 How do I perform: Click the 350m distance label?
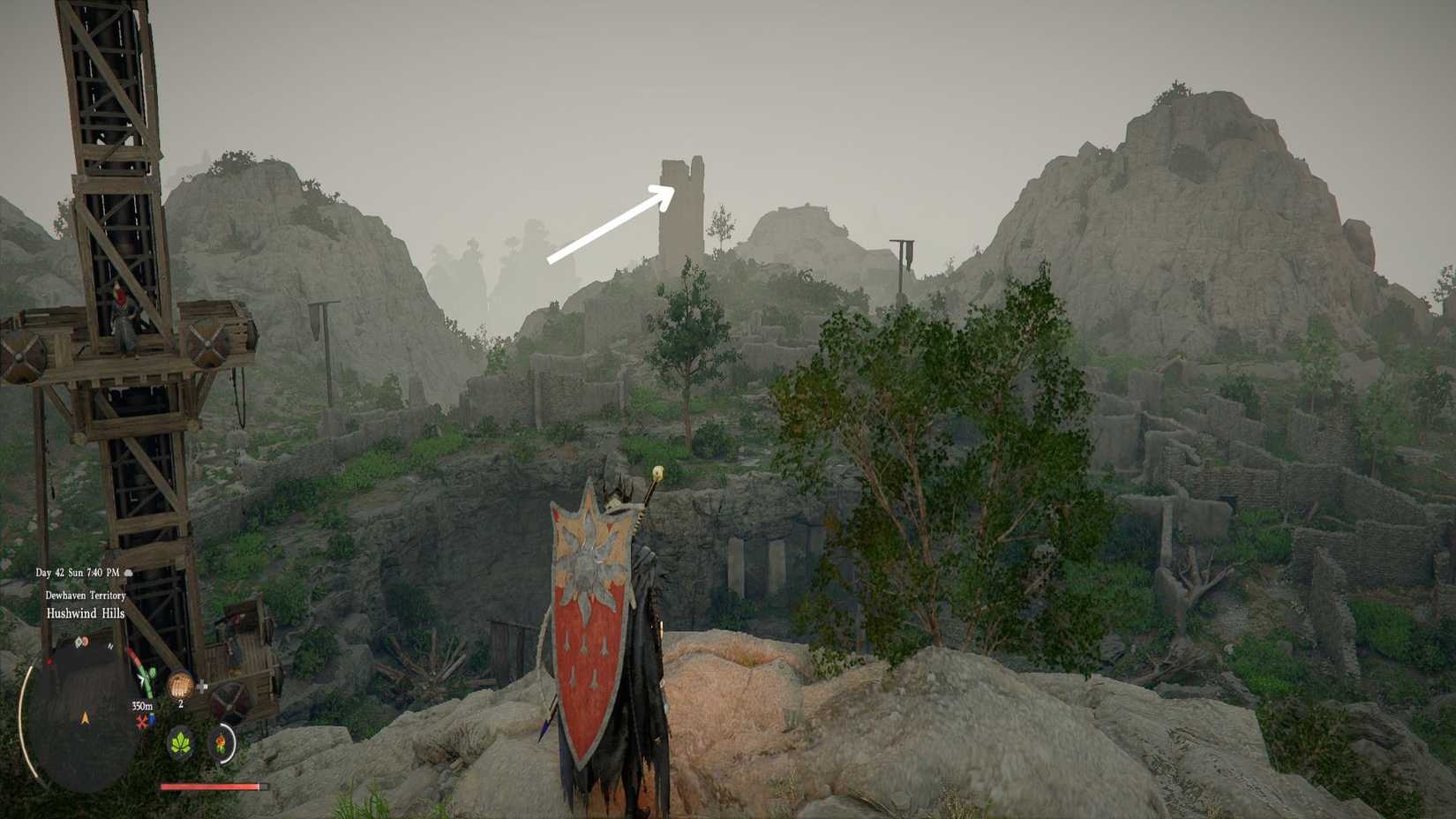pos(143,706)
